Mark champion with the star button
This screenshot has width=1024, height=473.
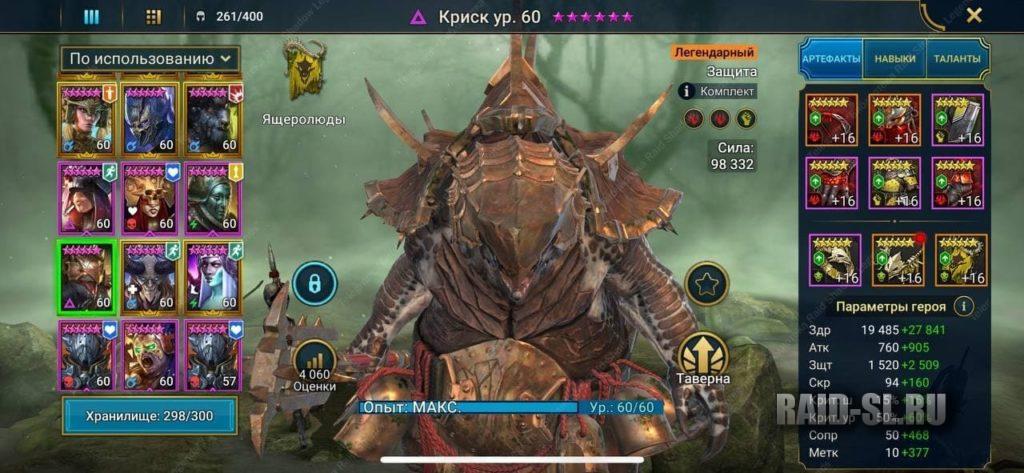click(x=708, y=283)
